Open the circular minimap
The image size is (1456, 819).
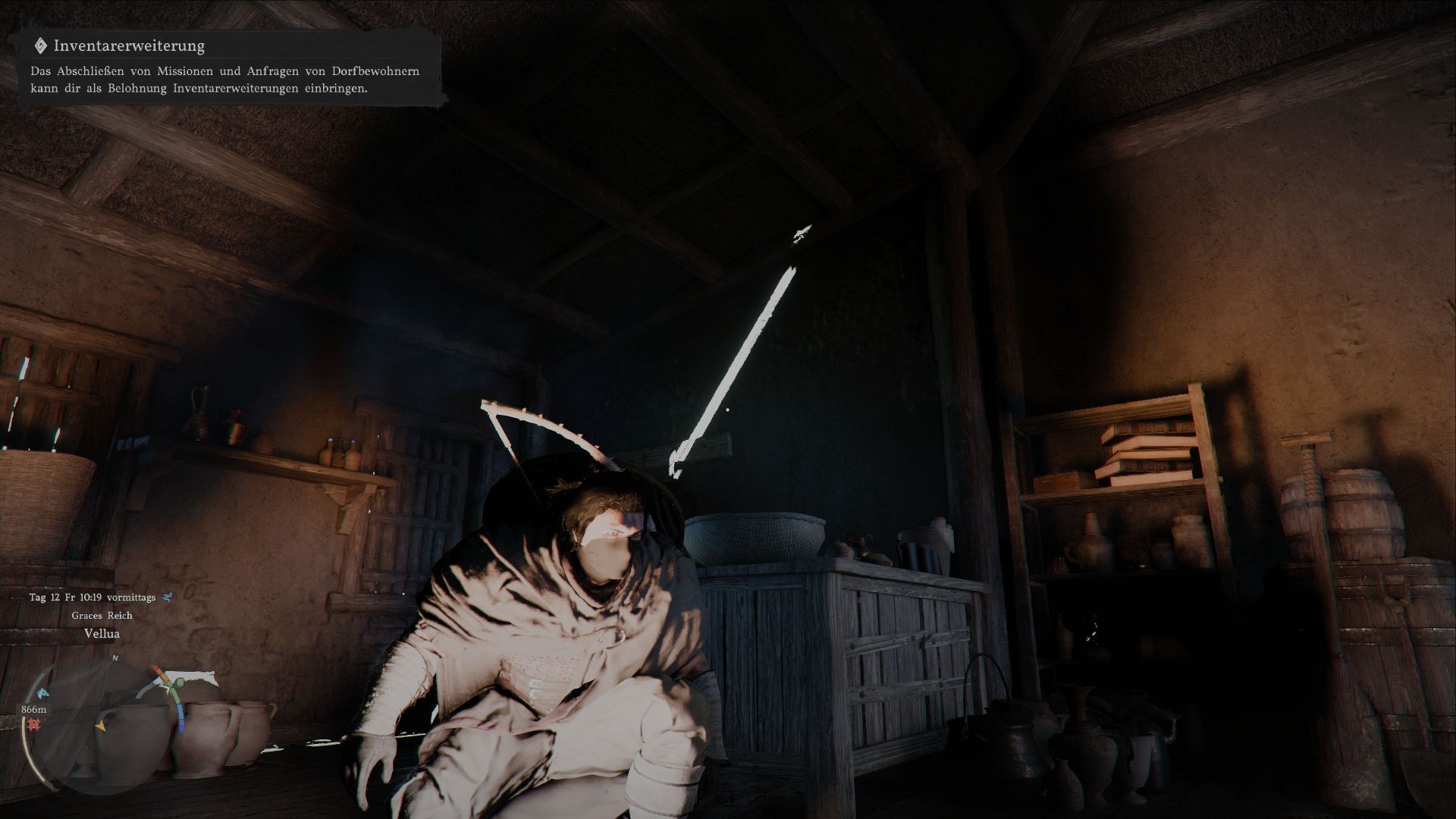[x=101, y=724]
